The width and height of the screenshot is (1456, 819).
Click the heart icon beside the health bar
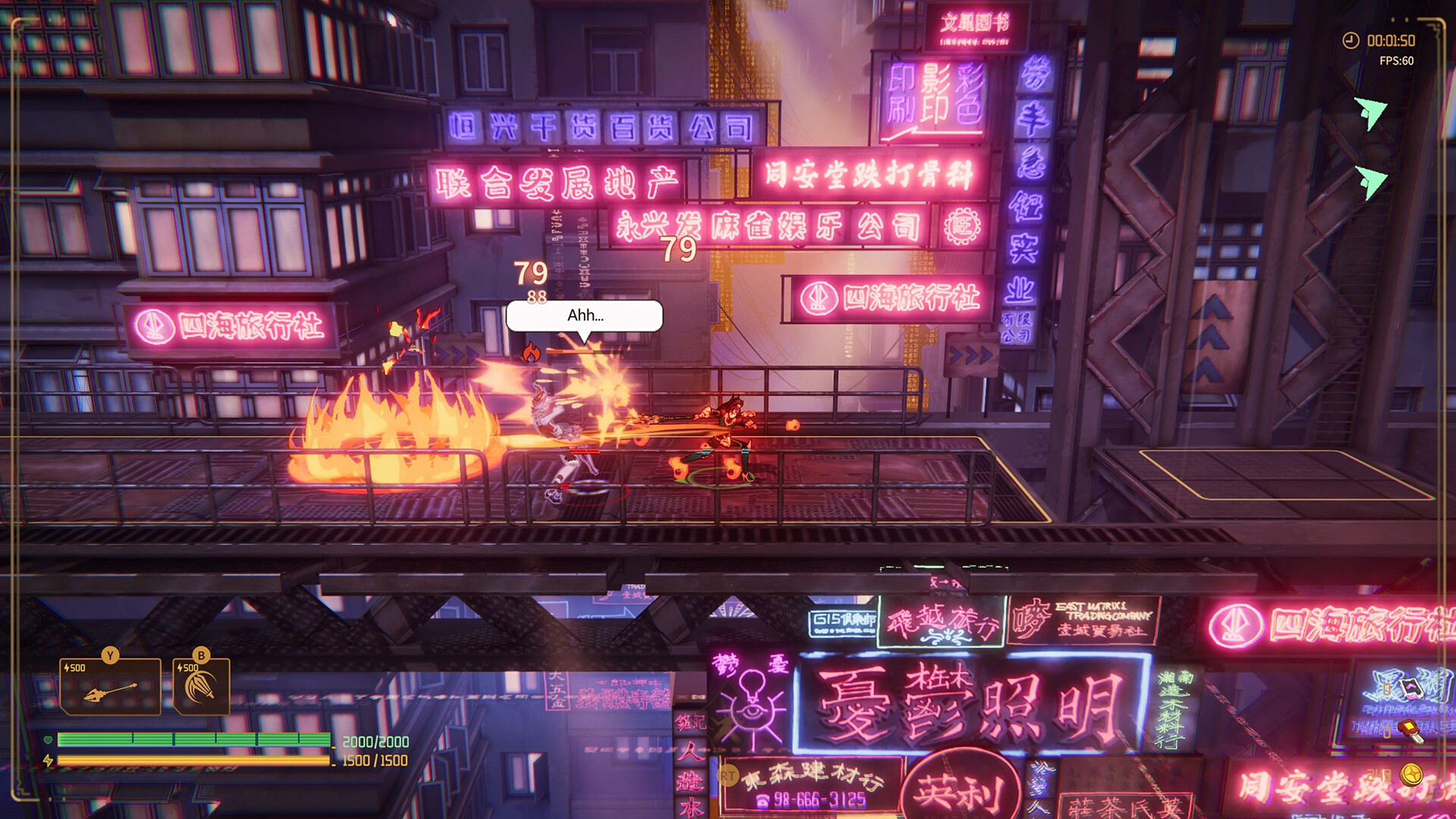coord(49,739)
